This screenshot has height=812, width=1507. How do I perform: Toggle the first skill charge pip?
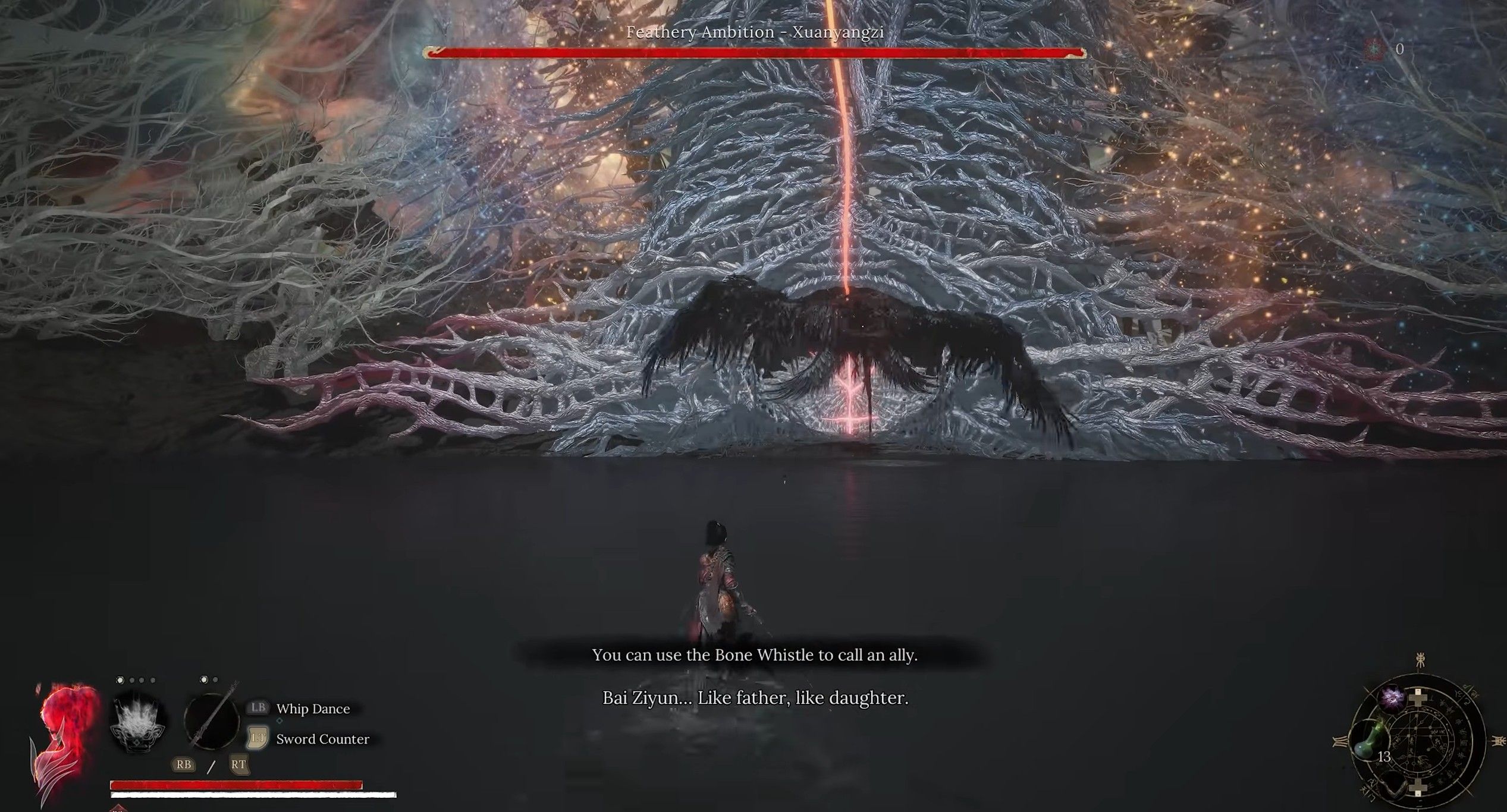click(120, 680)
